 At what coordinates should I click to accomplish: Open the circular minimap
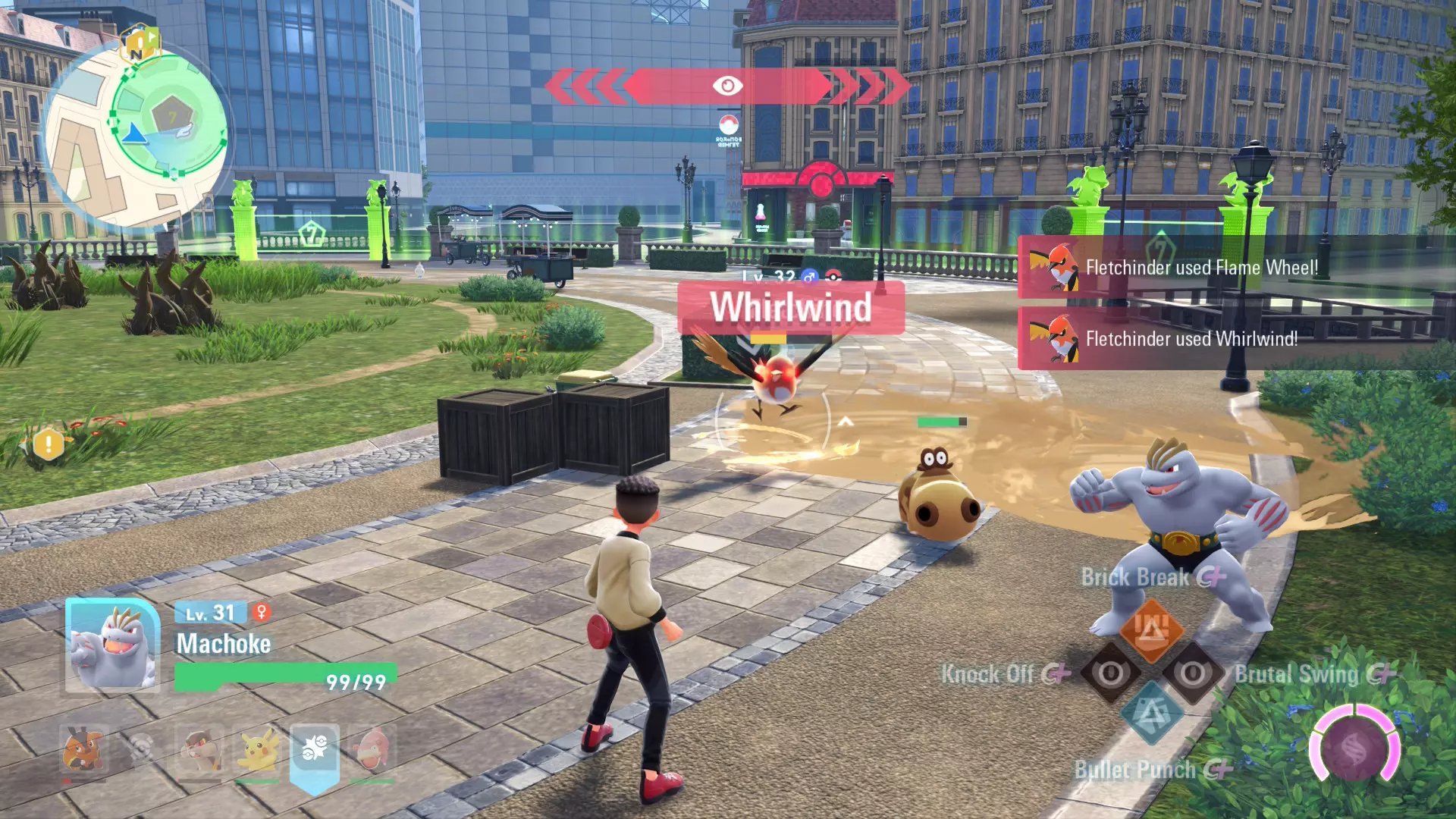[136, 136]
